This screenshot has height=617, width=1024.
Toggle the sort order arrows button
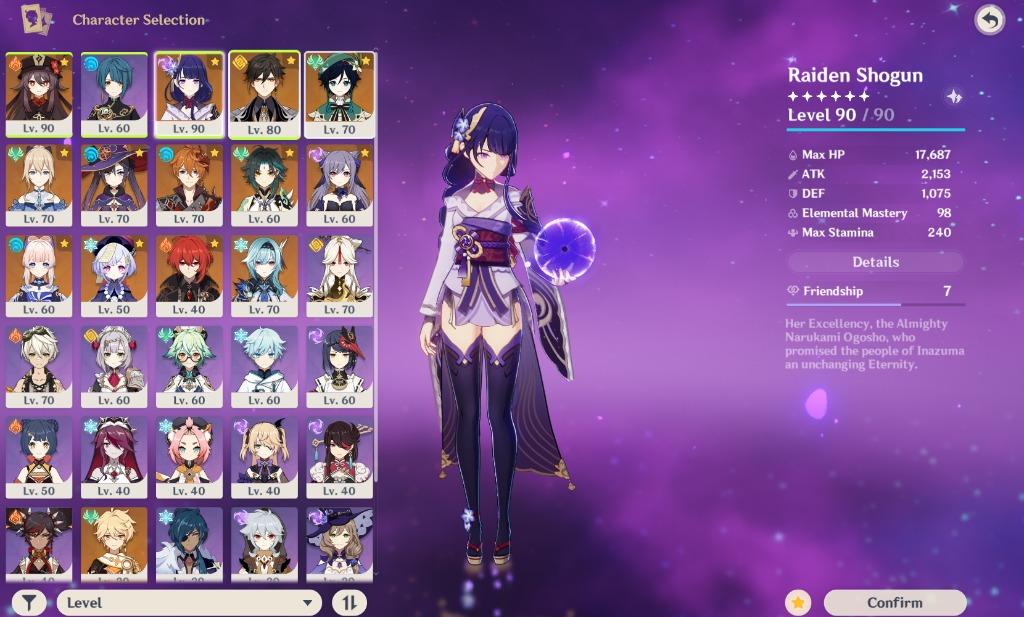pyautogui.click(x=349, y=602)
